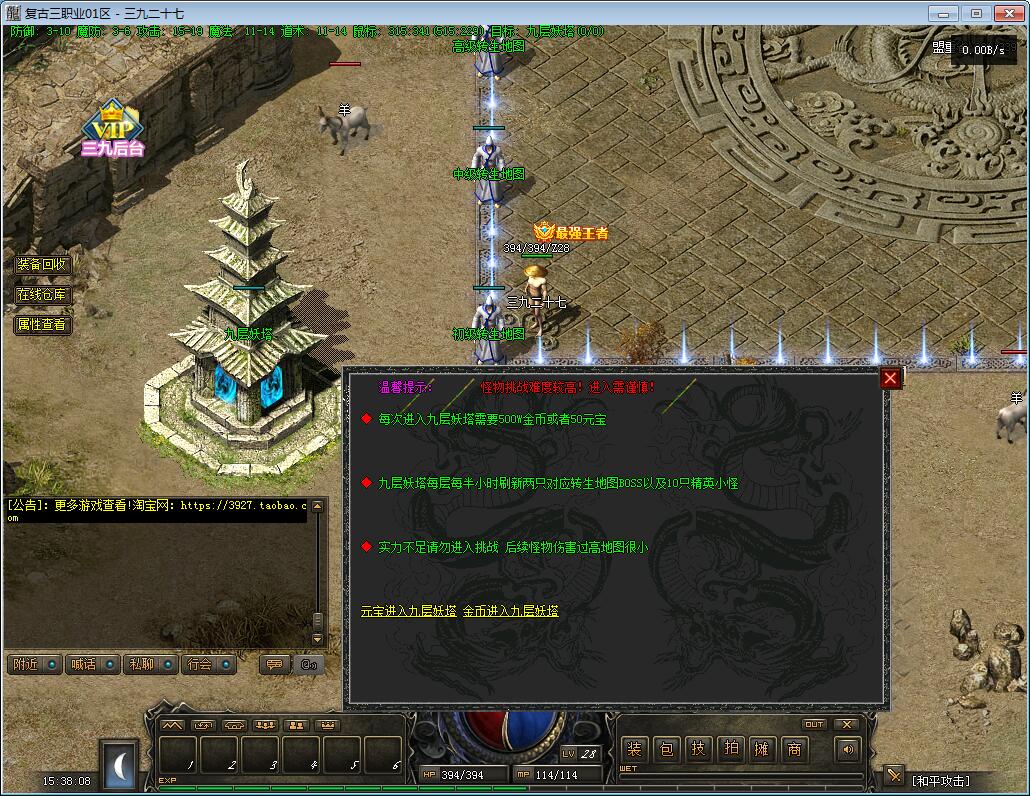Minimize the game window
The height and width of the screenshot is (796, 1030).
942,14
